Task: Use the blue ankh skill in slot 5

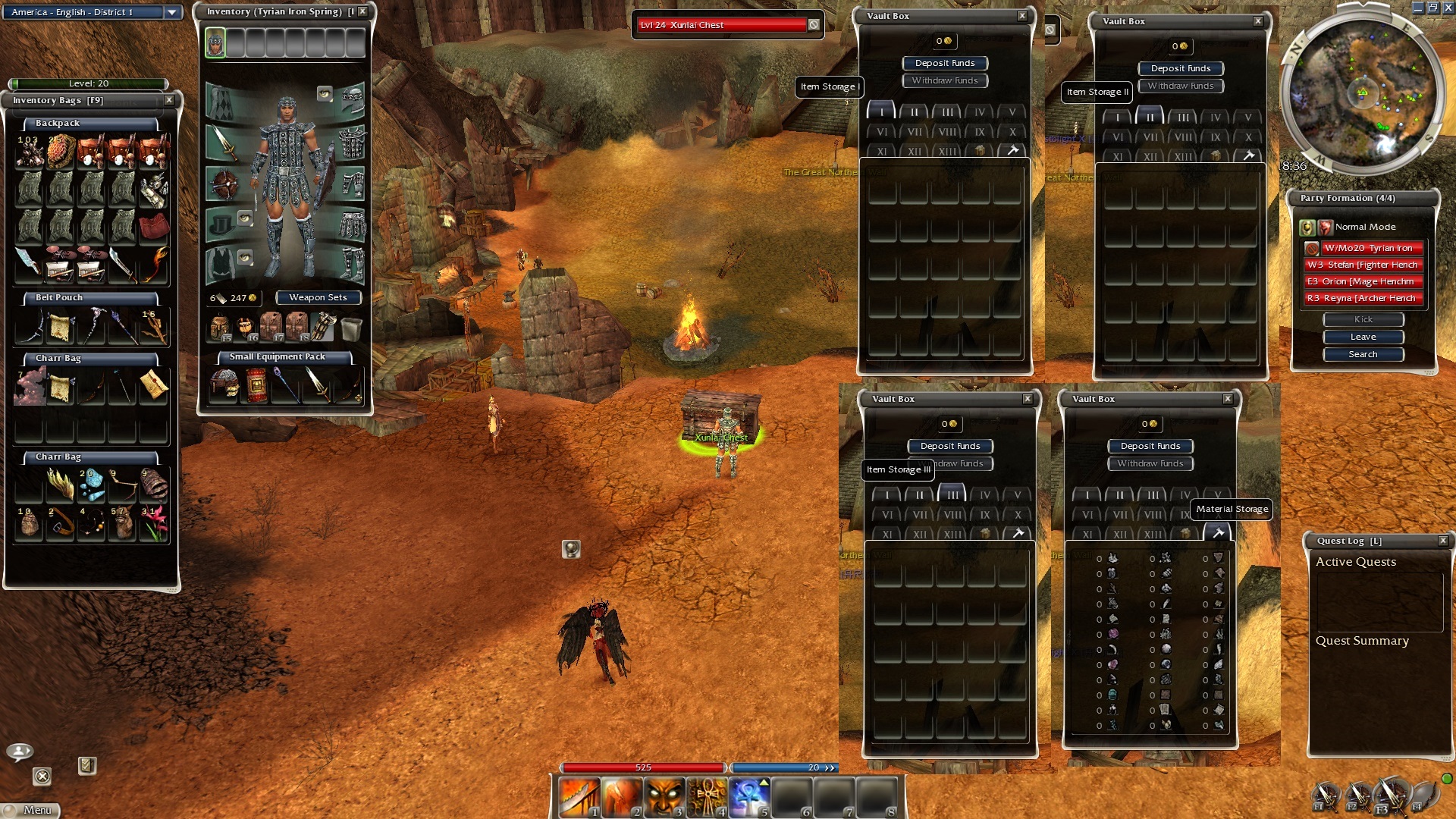Action: [x=748, y=797]
